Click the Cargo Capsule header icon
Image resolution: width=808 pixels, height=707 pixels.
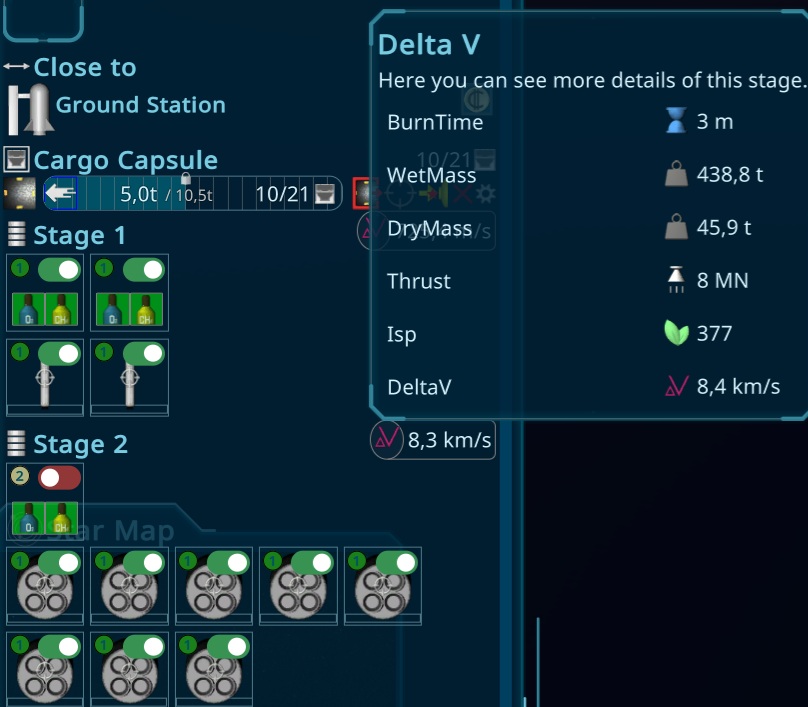click(16, 160)
